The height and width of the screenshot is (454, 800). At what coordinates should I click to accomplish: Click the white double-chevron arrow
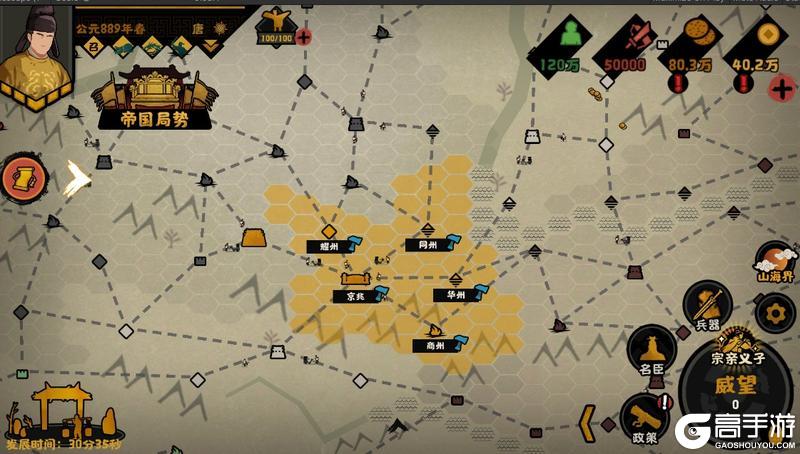coord(76,179)
